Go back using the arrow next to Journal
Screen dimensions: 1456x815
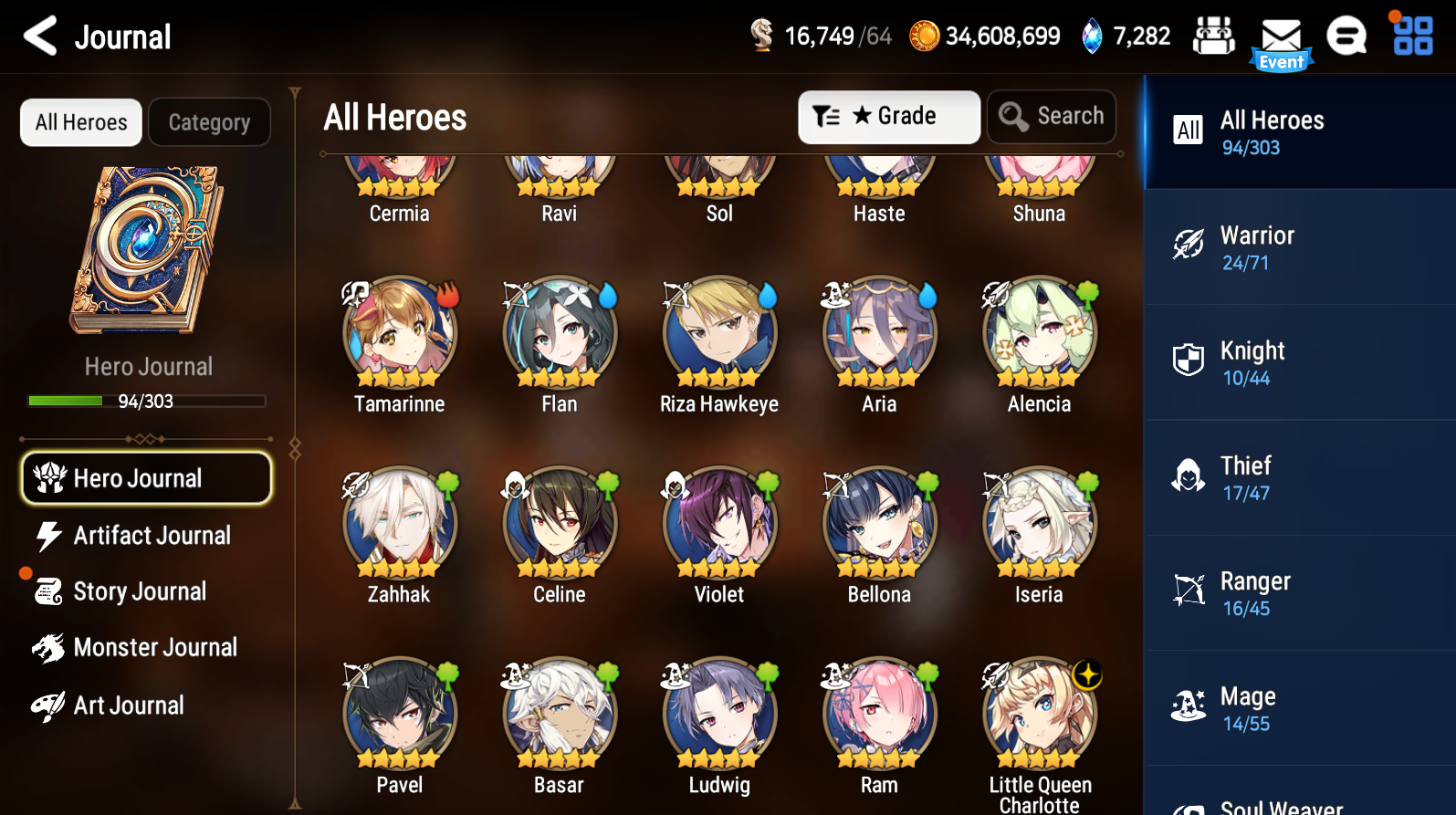point(39,37)
